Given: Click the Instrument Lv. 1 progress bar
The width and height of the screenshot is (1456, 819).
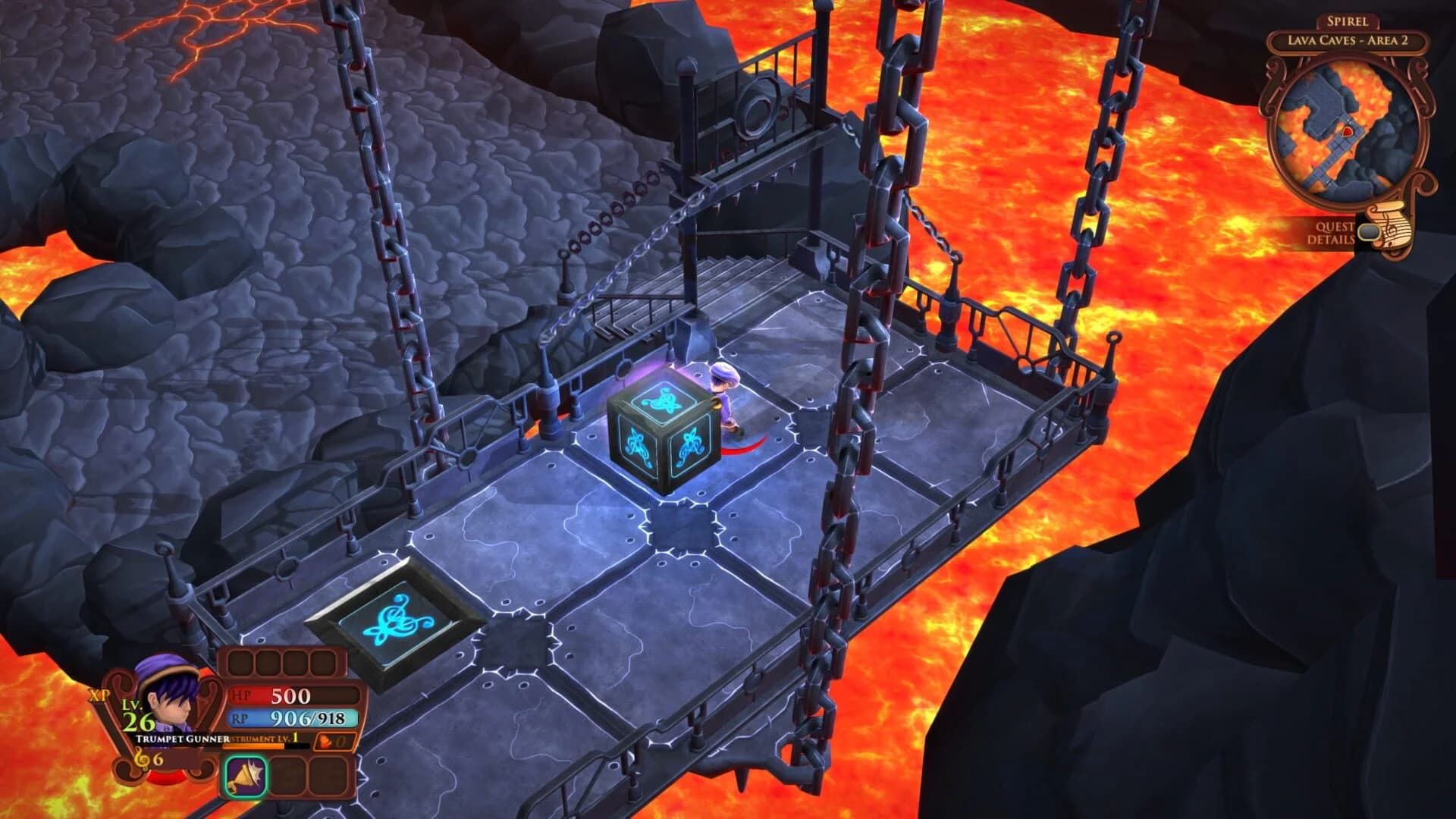Looking at the screenshot, I should pos(253,746).
